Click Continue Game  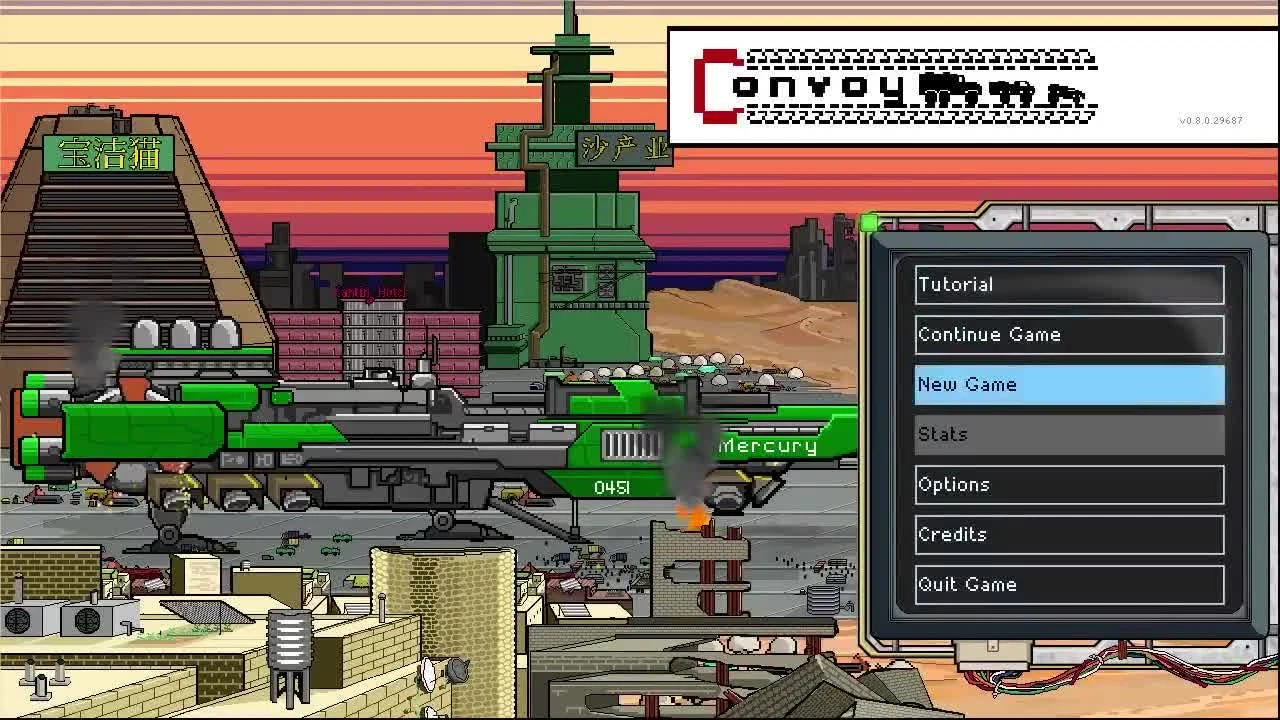[x=1068, y=334]
